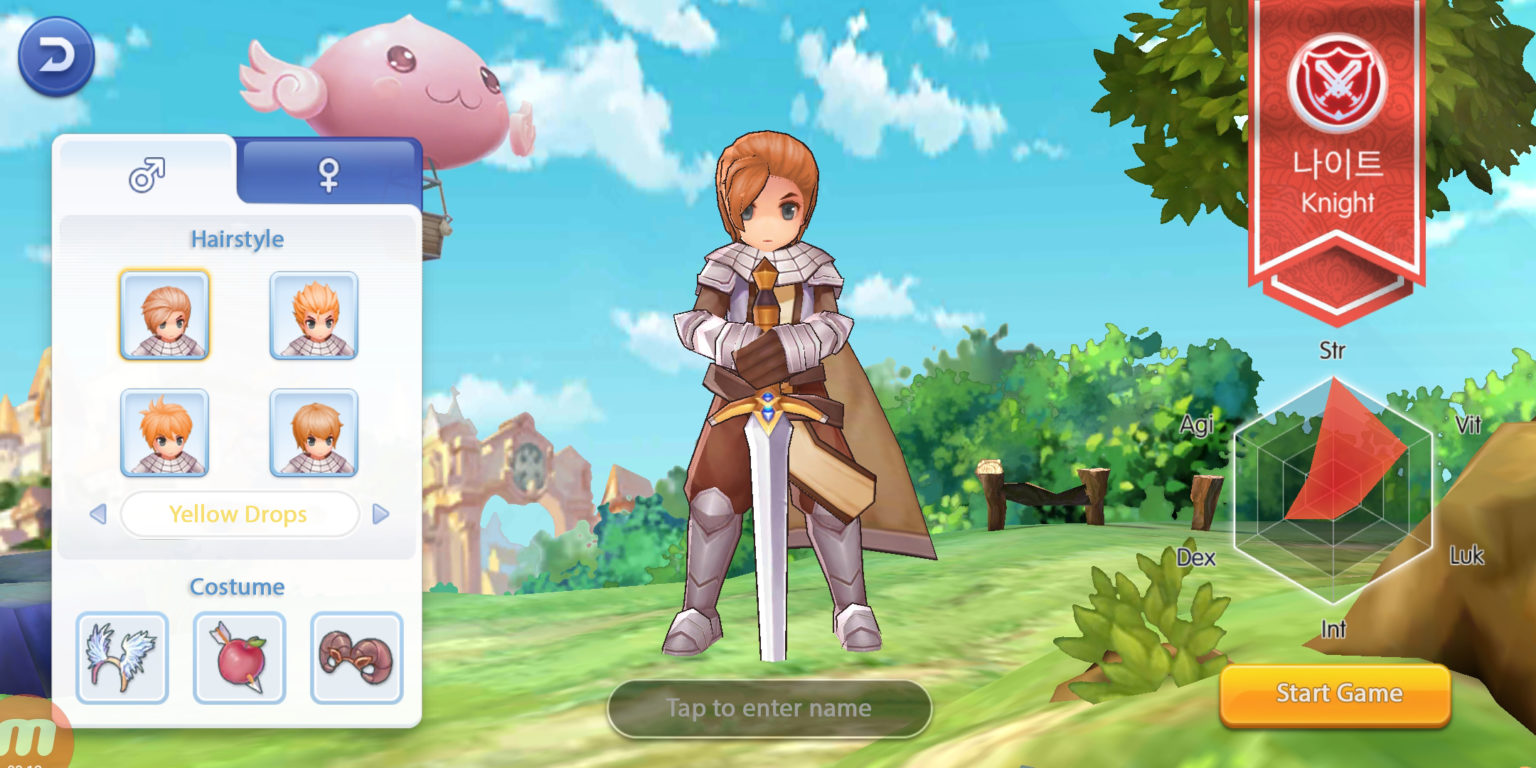1536x768 pixels.
Task: Select the winged headband costume icon
Action: [x=122, y=658]
